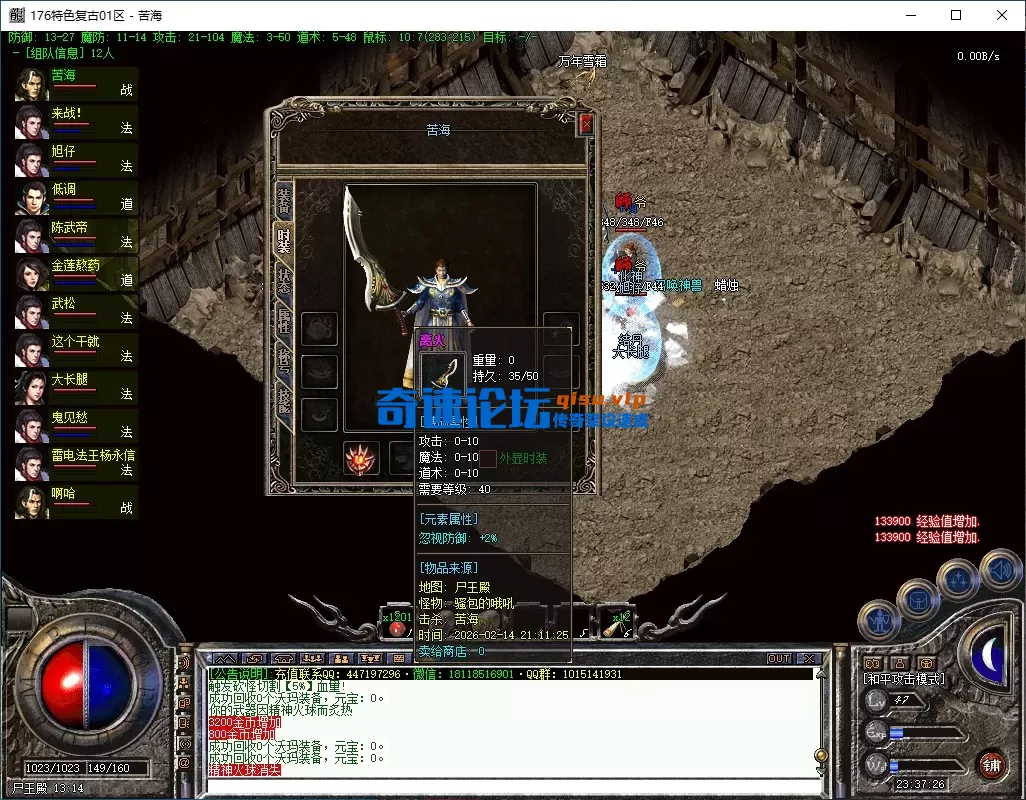Select the red flame emblem slot
1026x800 pixels.
[360, 459]
